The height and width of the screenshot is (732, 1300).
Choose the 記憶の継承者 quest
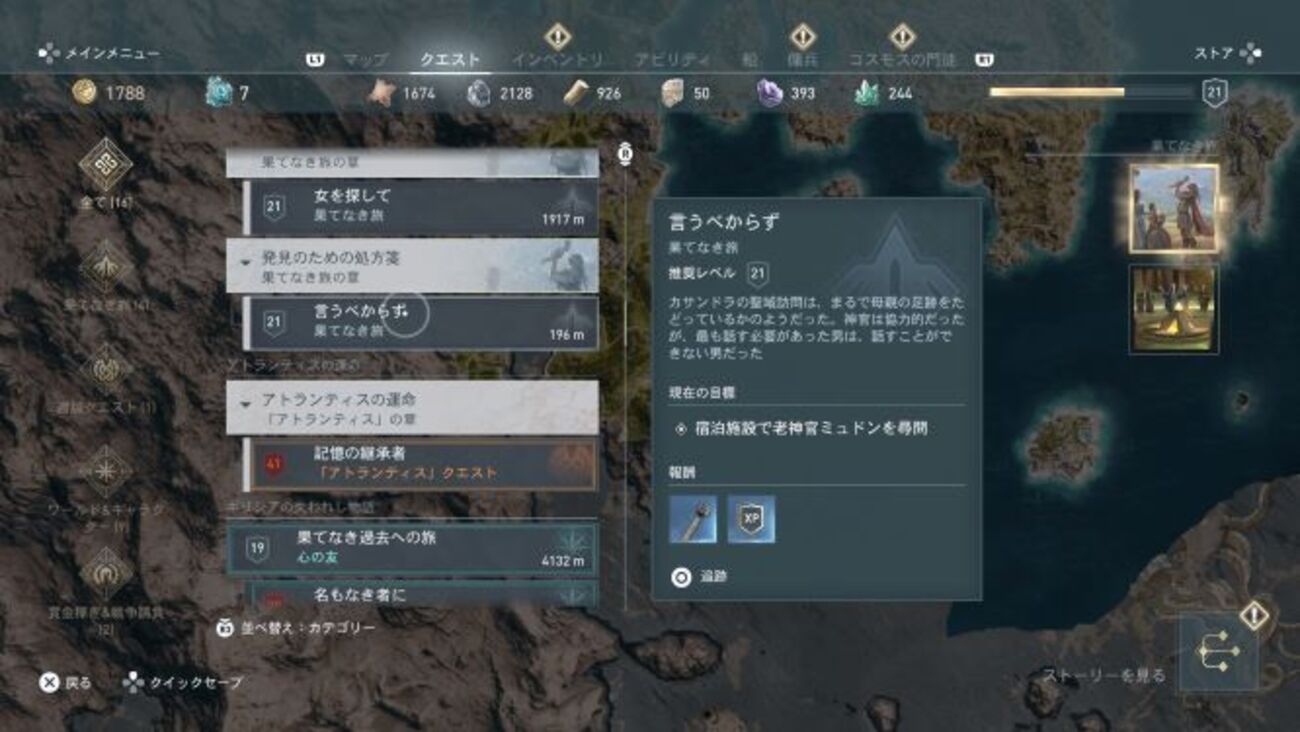(x=420, y=464)
